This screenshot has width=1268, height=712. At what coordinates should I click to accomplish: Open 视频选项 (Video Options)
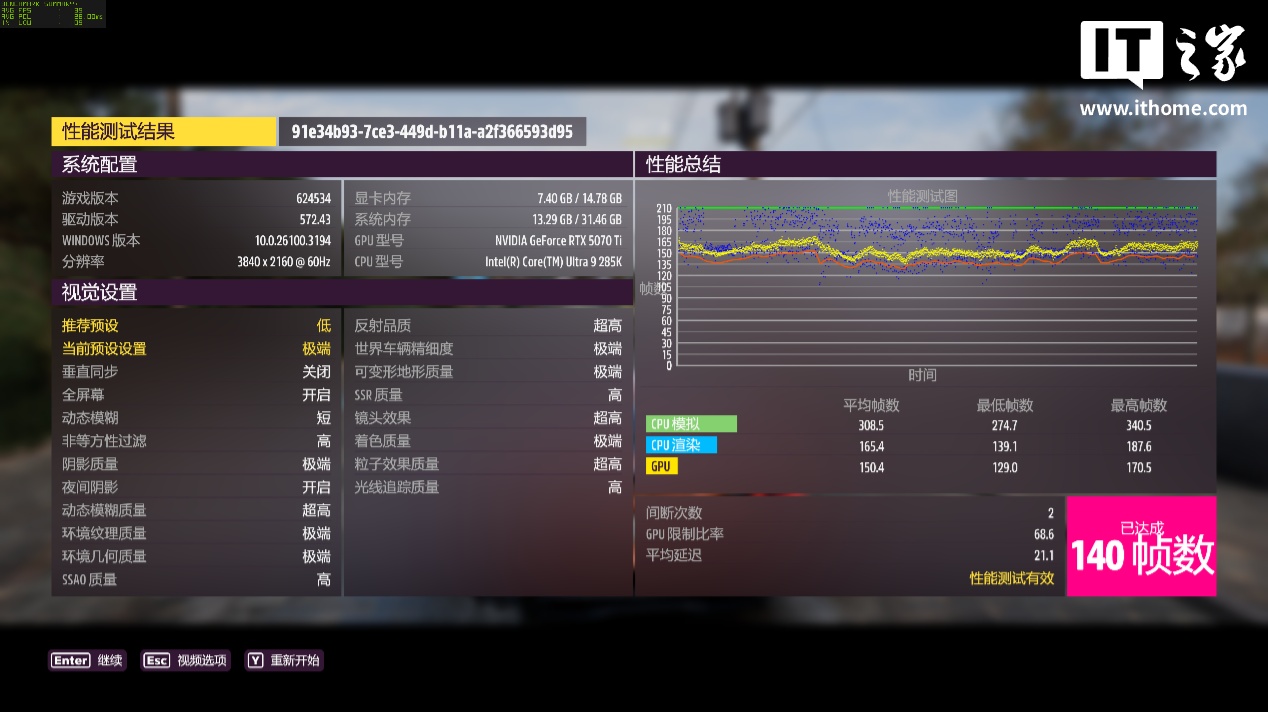pos(186,660)
